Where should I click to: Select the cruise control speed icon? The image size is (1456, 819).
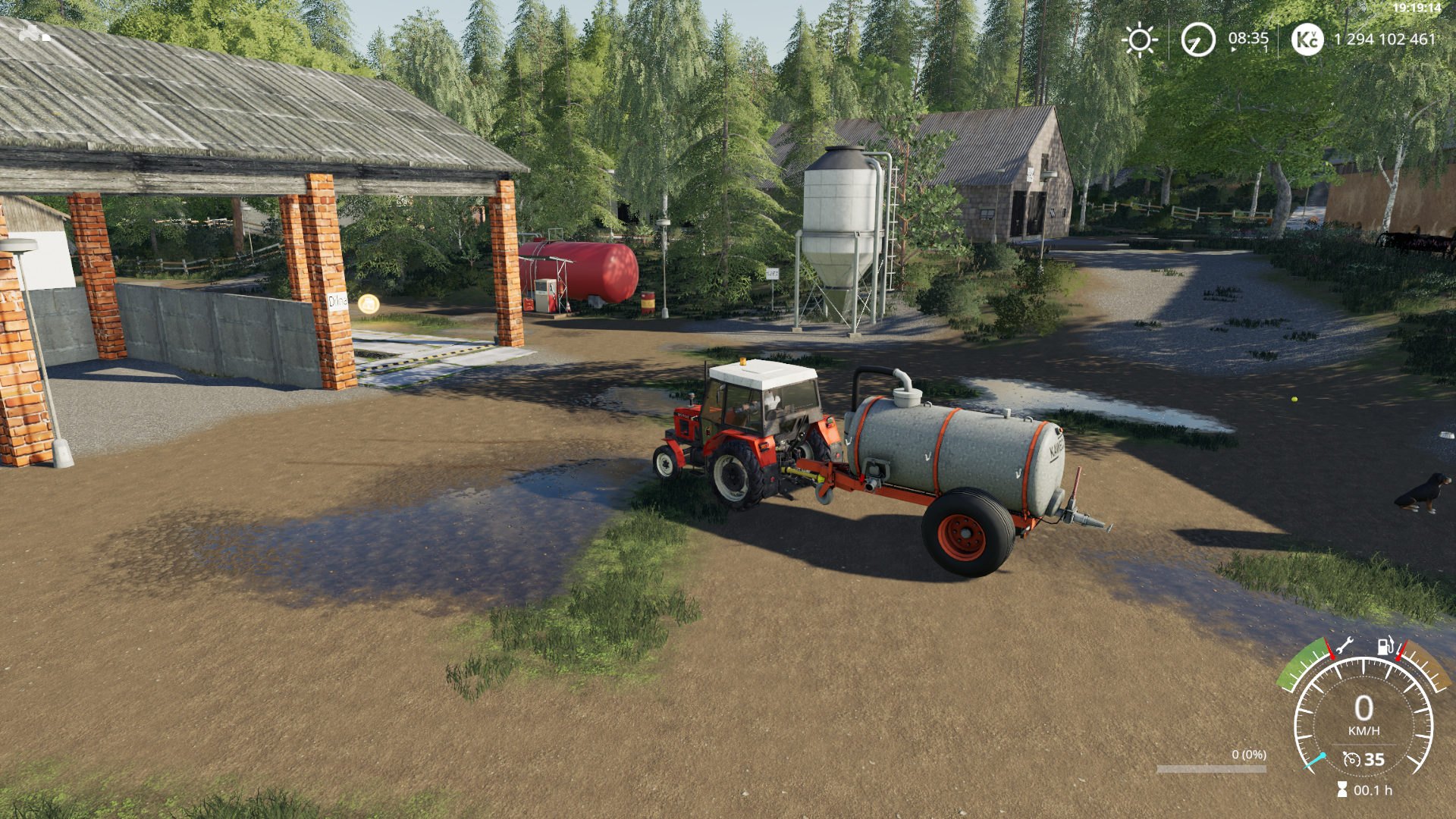pos(1351,759)
